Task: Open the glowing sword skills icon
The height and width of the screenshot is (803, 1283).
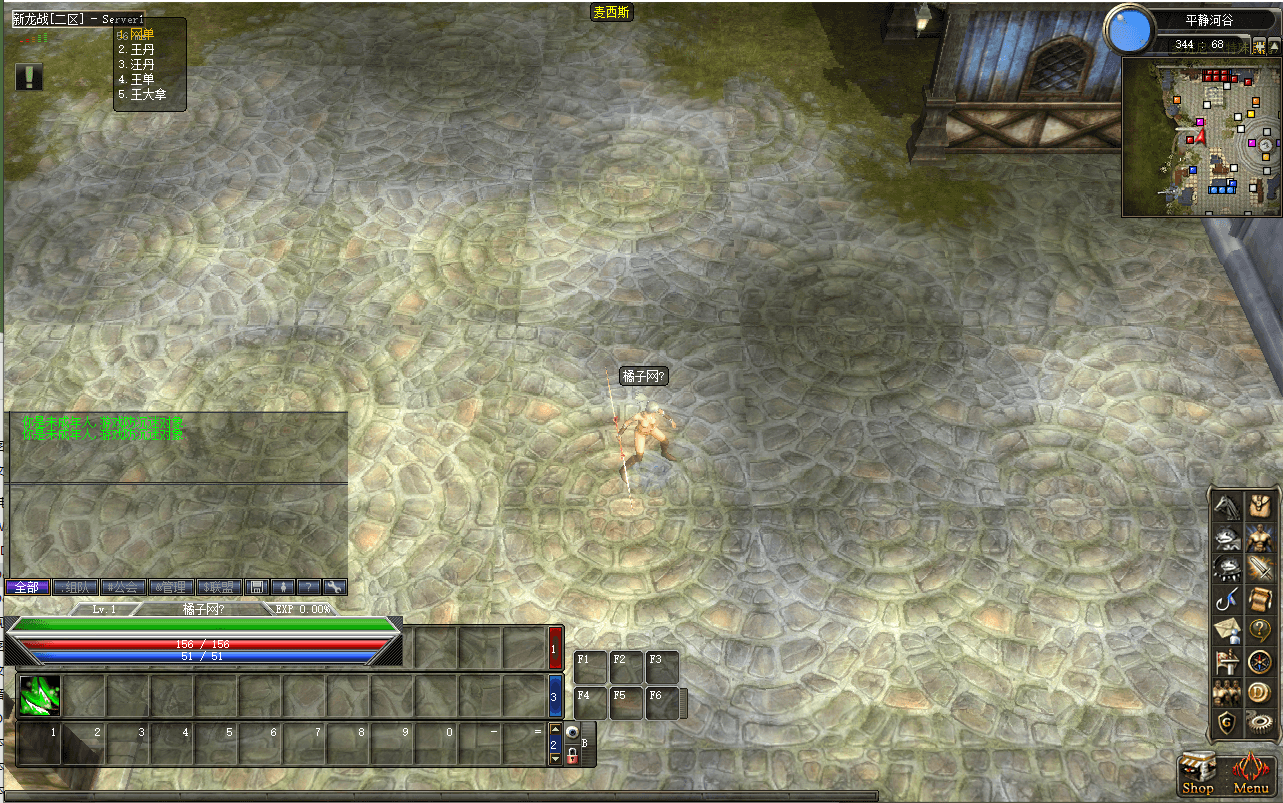Action: (x=1260, y=570)
